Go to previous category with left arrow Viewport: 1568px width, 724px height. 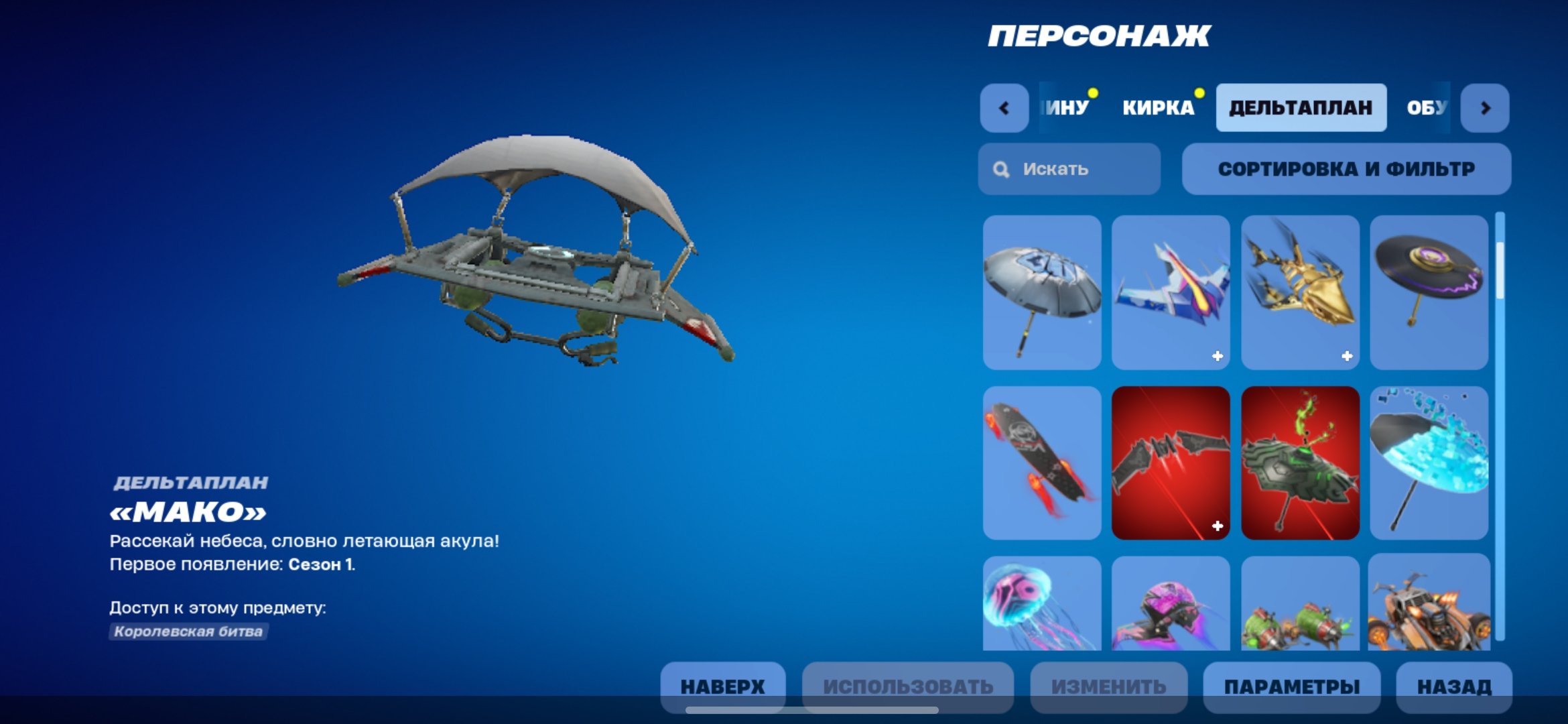(x=1002, y=107)
